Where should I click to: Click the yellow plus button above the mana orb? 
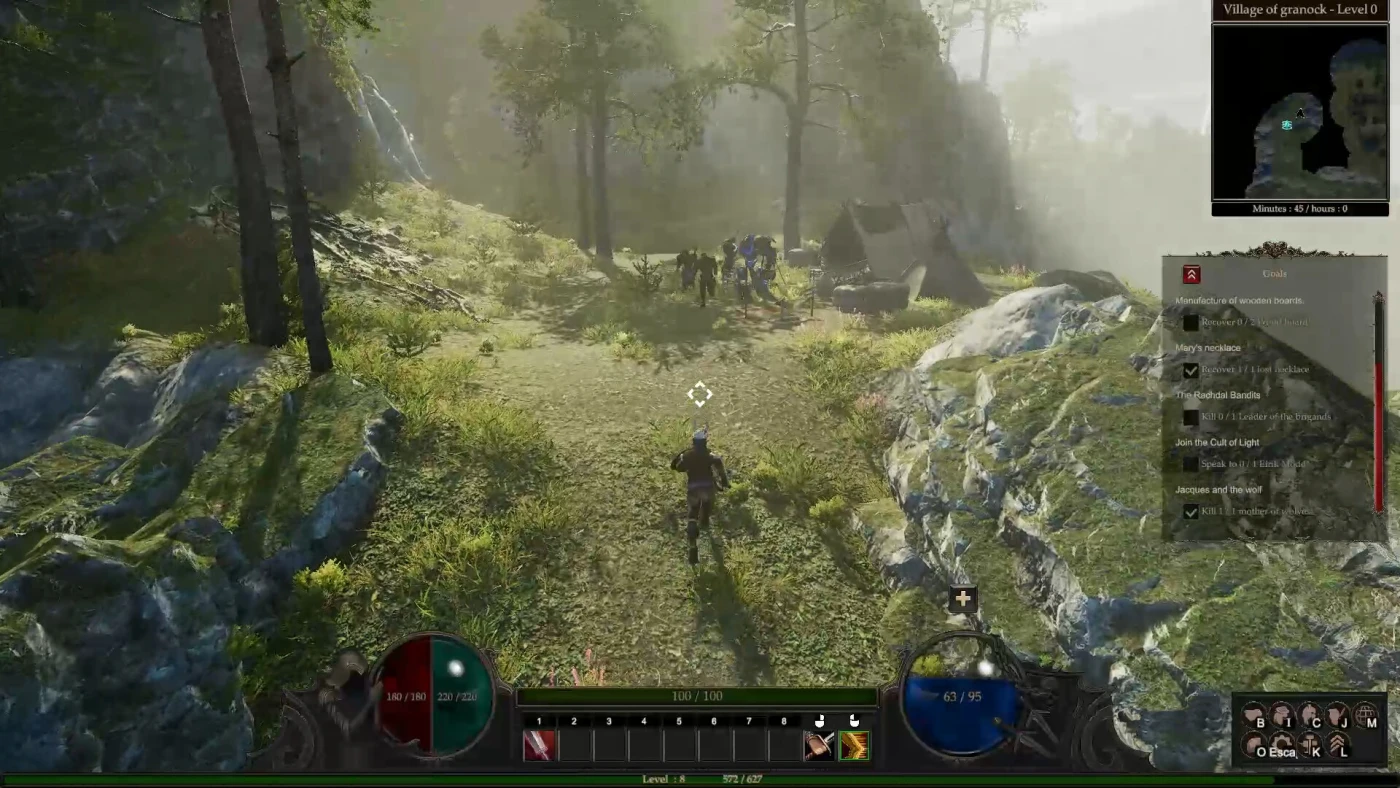pos(963,598)
